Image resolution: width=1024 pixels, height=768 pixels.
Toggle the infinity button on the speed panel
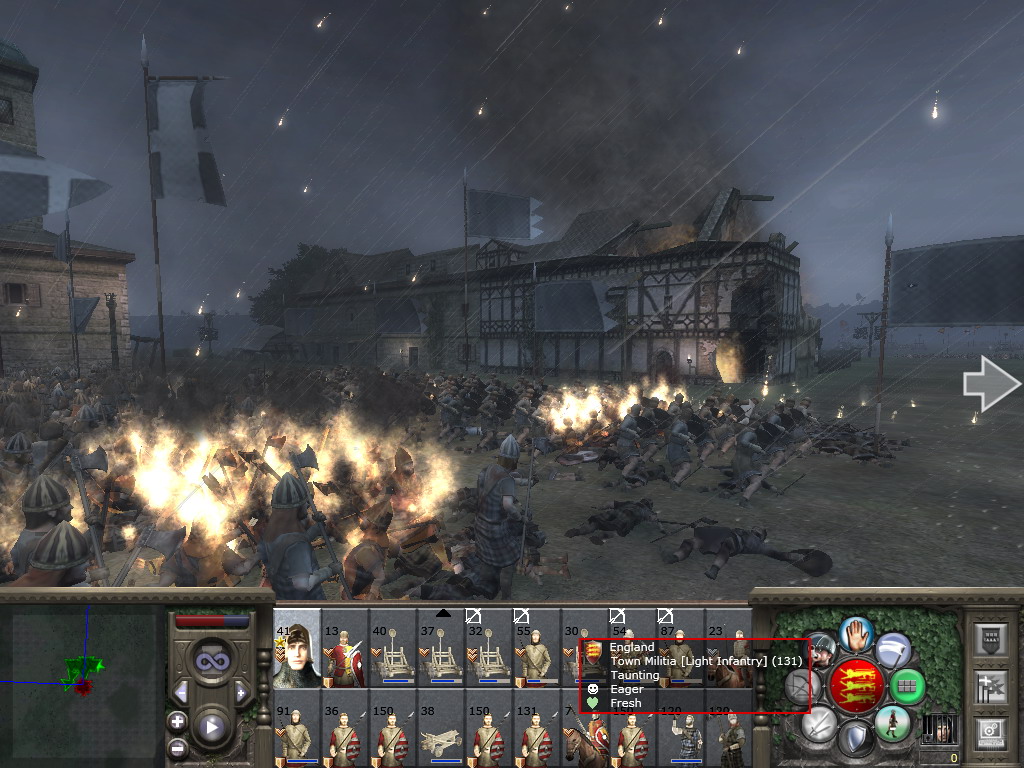coord(210,661)
